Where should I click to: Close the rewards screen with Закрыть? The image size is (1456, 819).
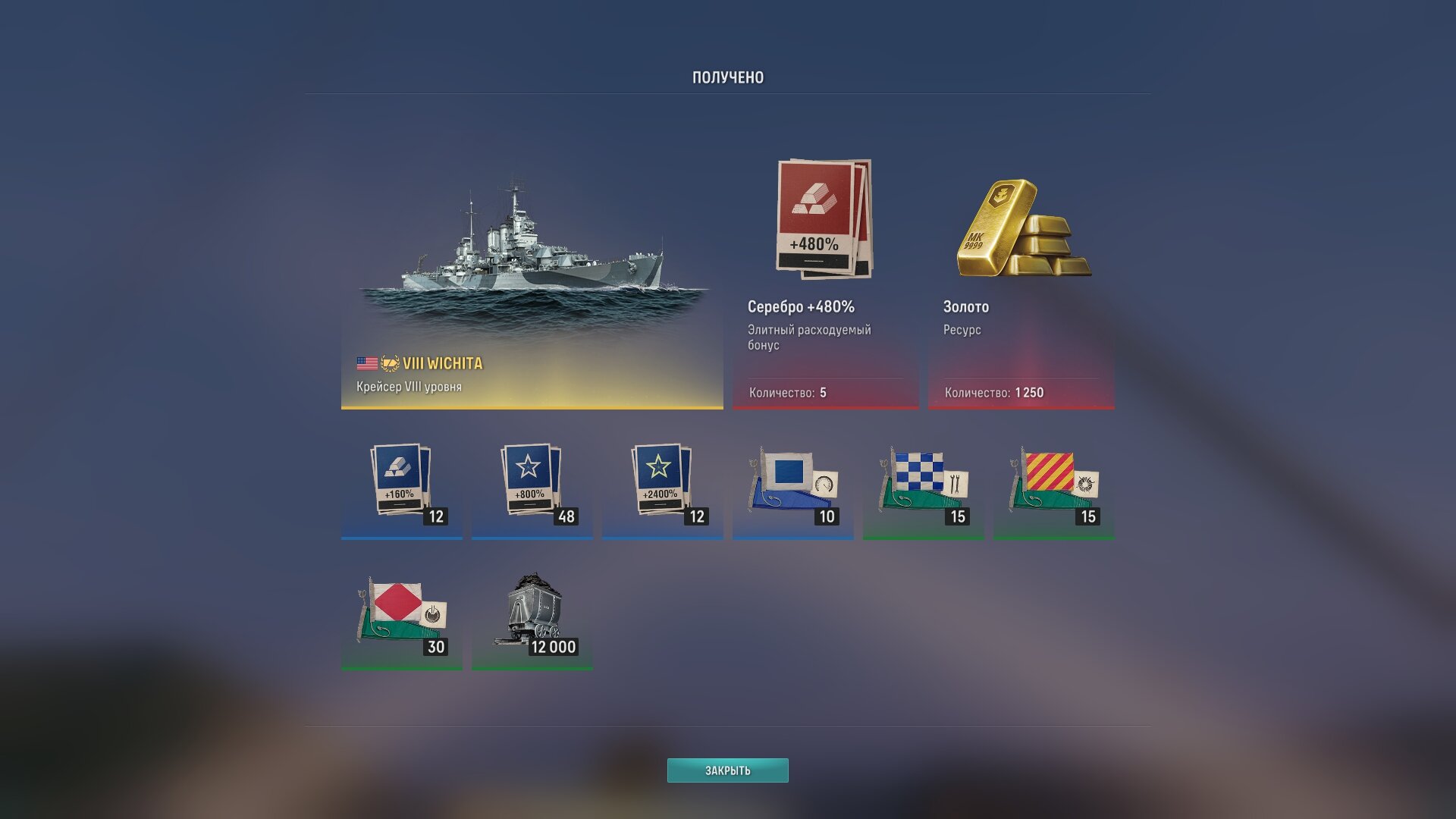pyautogui.click(x=727, y=770)
